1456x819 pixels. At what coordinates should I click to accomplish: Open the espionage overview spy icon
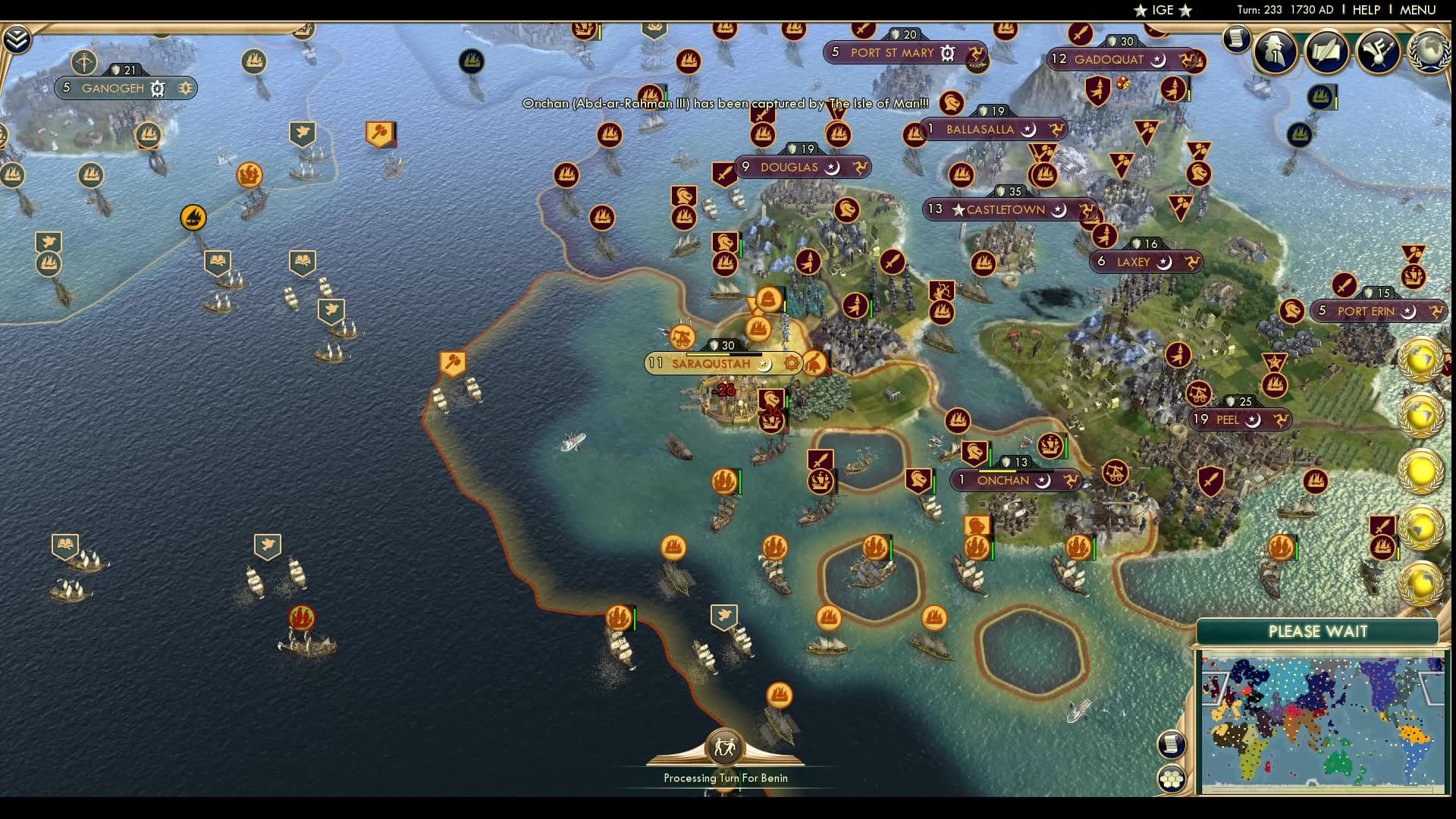1275,52
